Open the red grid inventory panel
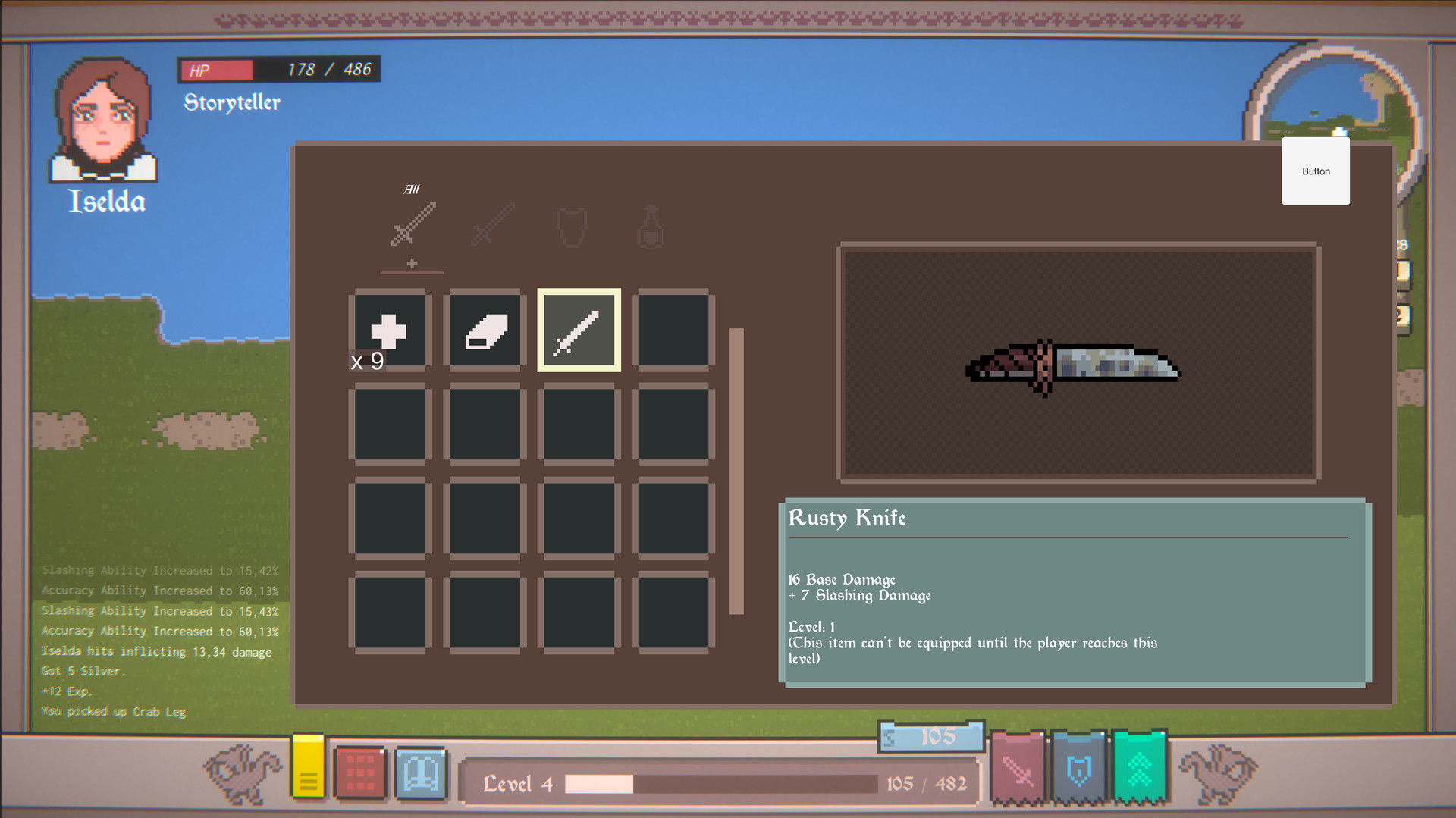Viewport: 1456px width, 818px height. pyautogui.click(x=361, y=773)
